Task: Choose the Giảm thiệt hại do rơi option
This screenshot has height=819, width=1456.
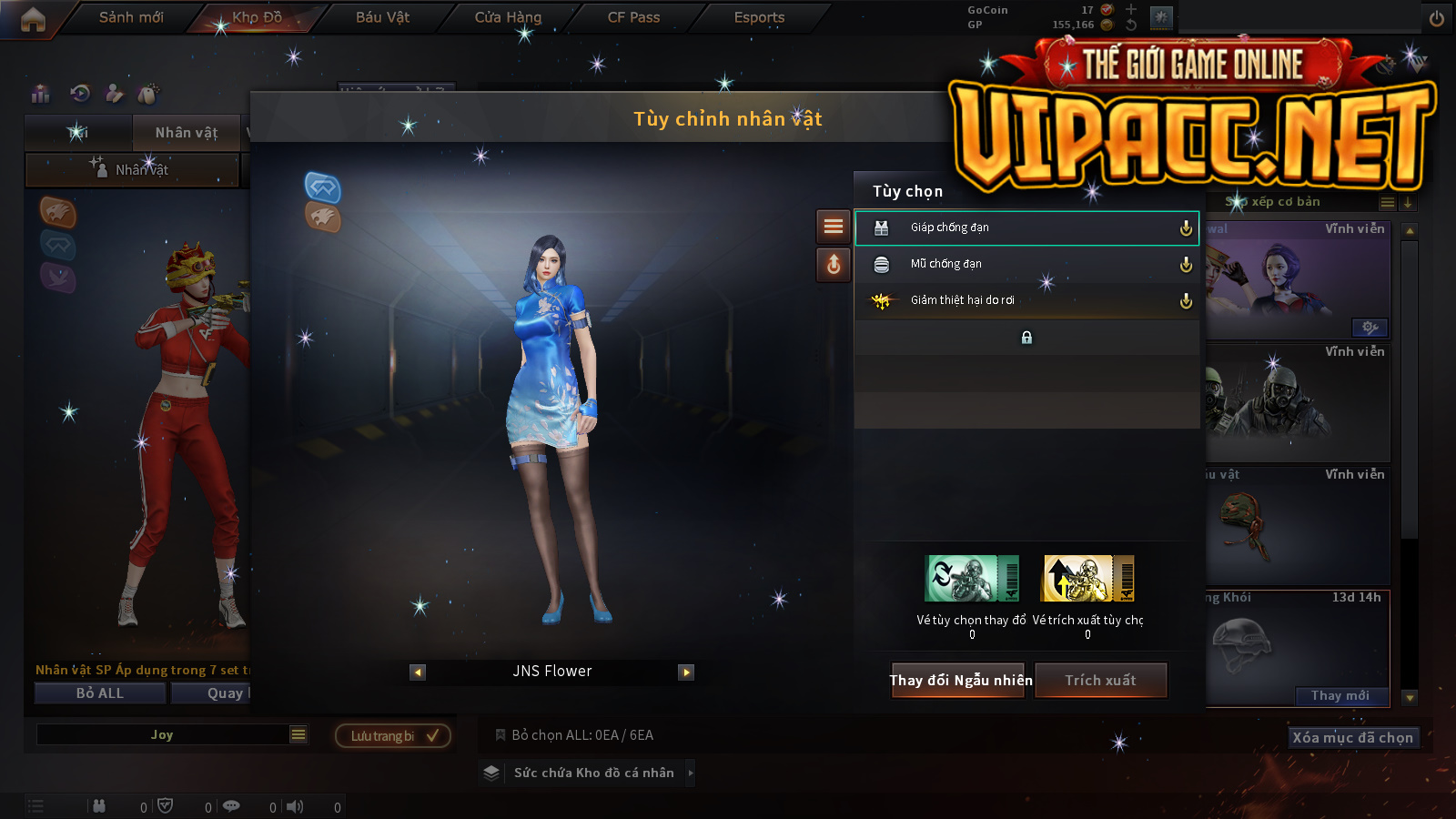Action: (x=1026, y=300)
